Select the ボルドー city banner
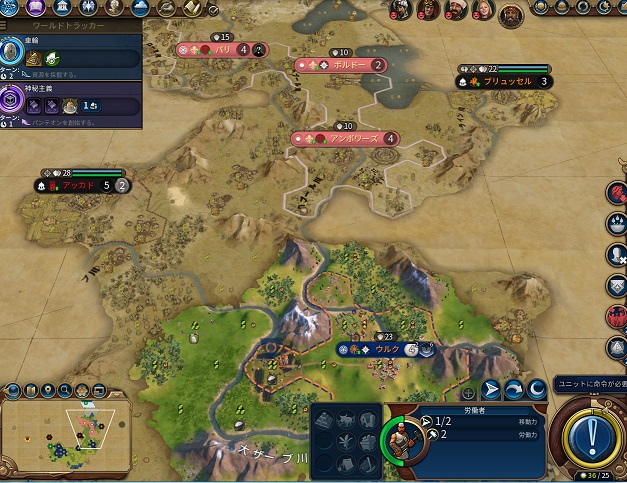Image resolution: width=627 pixels, height=483 pixels. click(x=342, y=65)
